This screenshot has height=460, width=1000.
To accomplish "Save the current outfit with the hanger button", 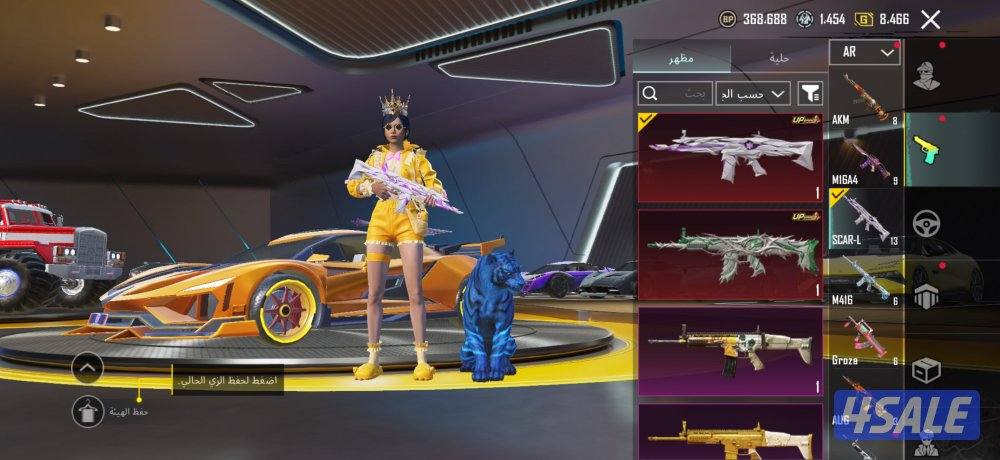I will 88,410.
